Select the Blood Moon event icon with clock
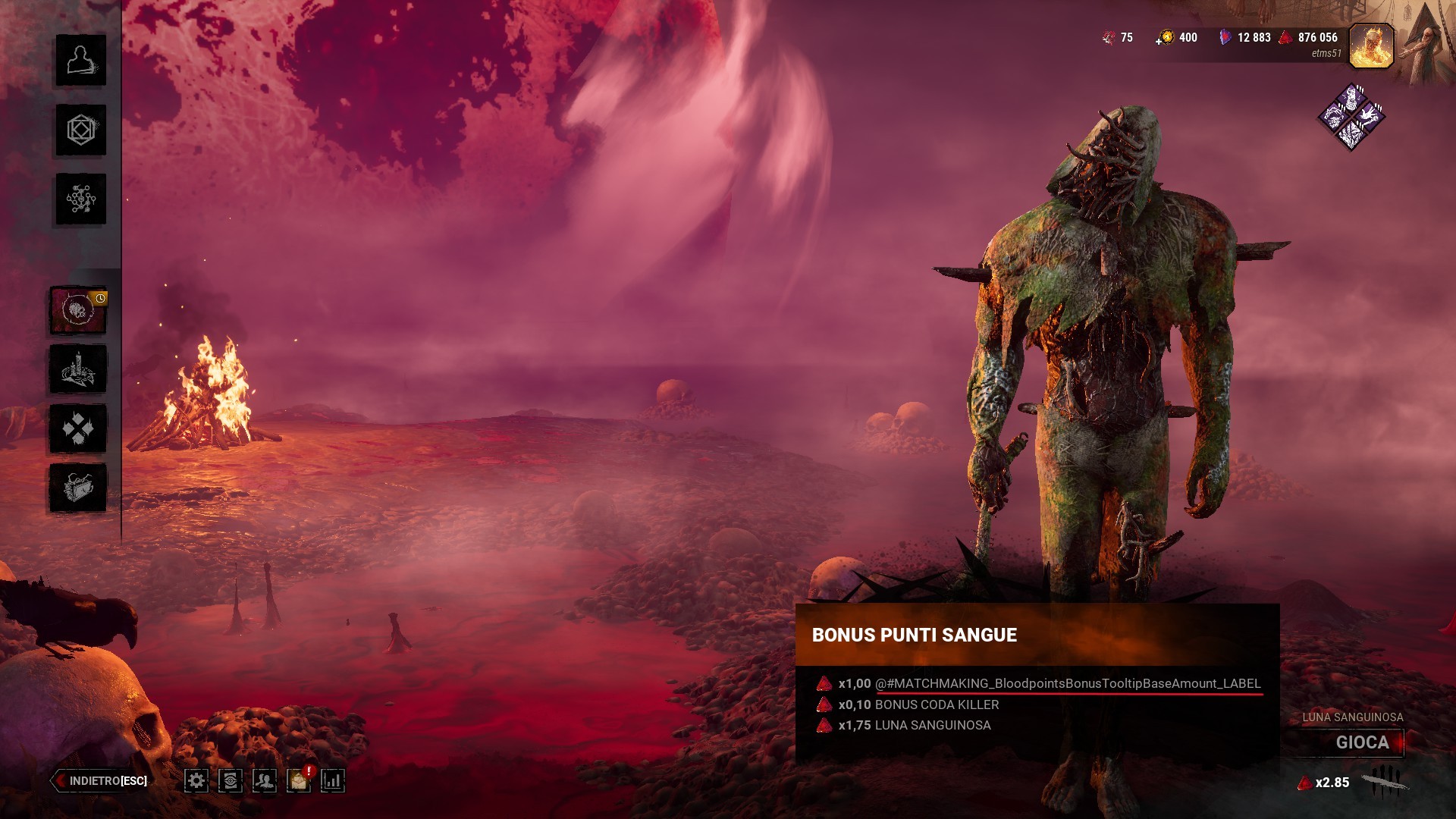1456x819 pixels. pos(78,310)
